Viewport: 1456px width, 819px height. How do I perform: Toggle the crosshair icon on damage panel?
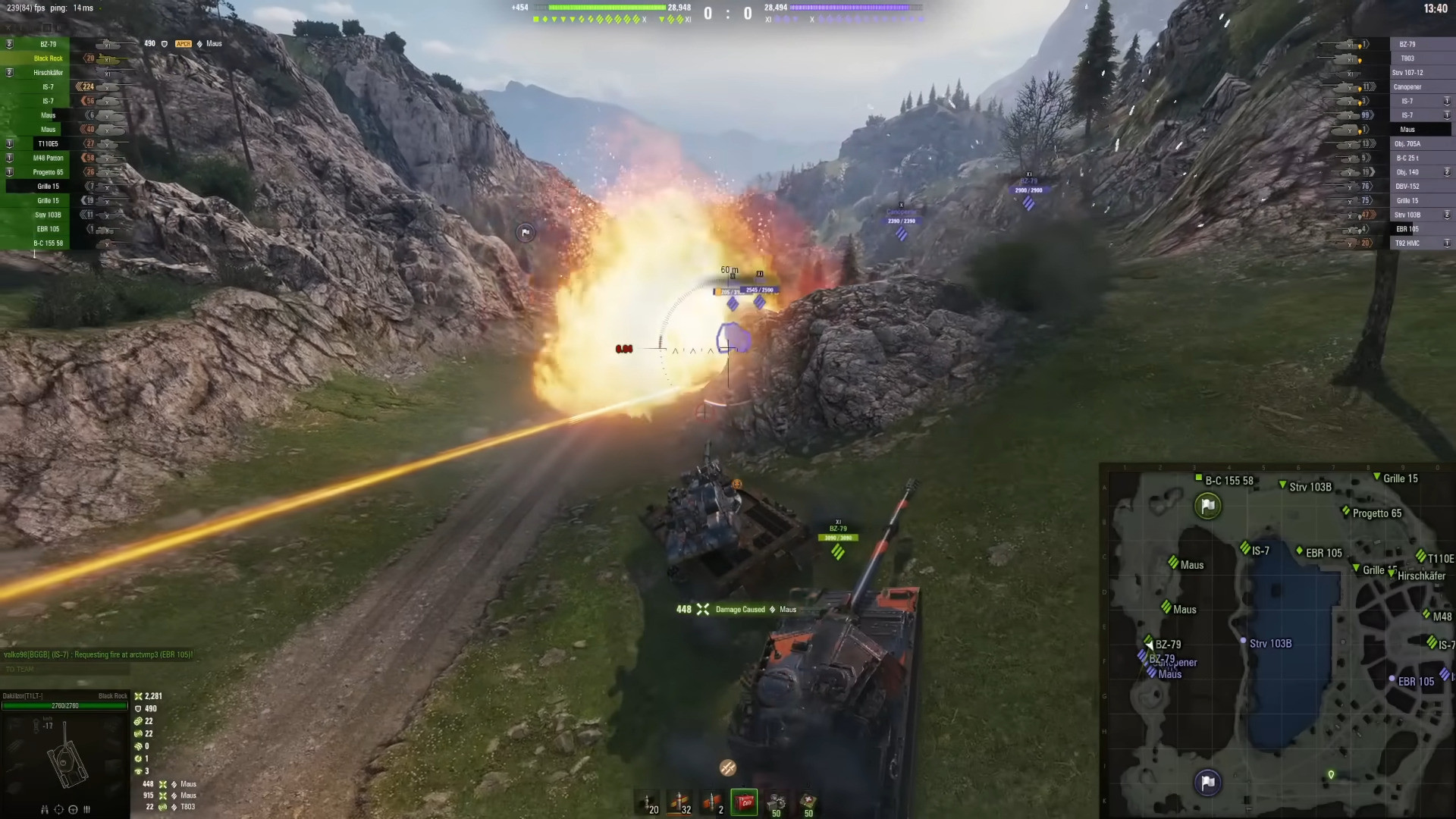click(x=60, y=810)
